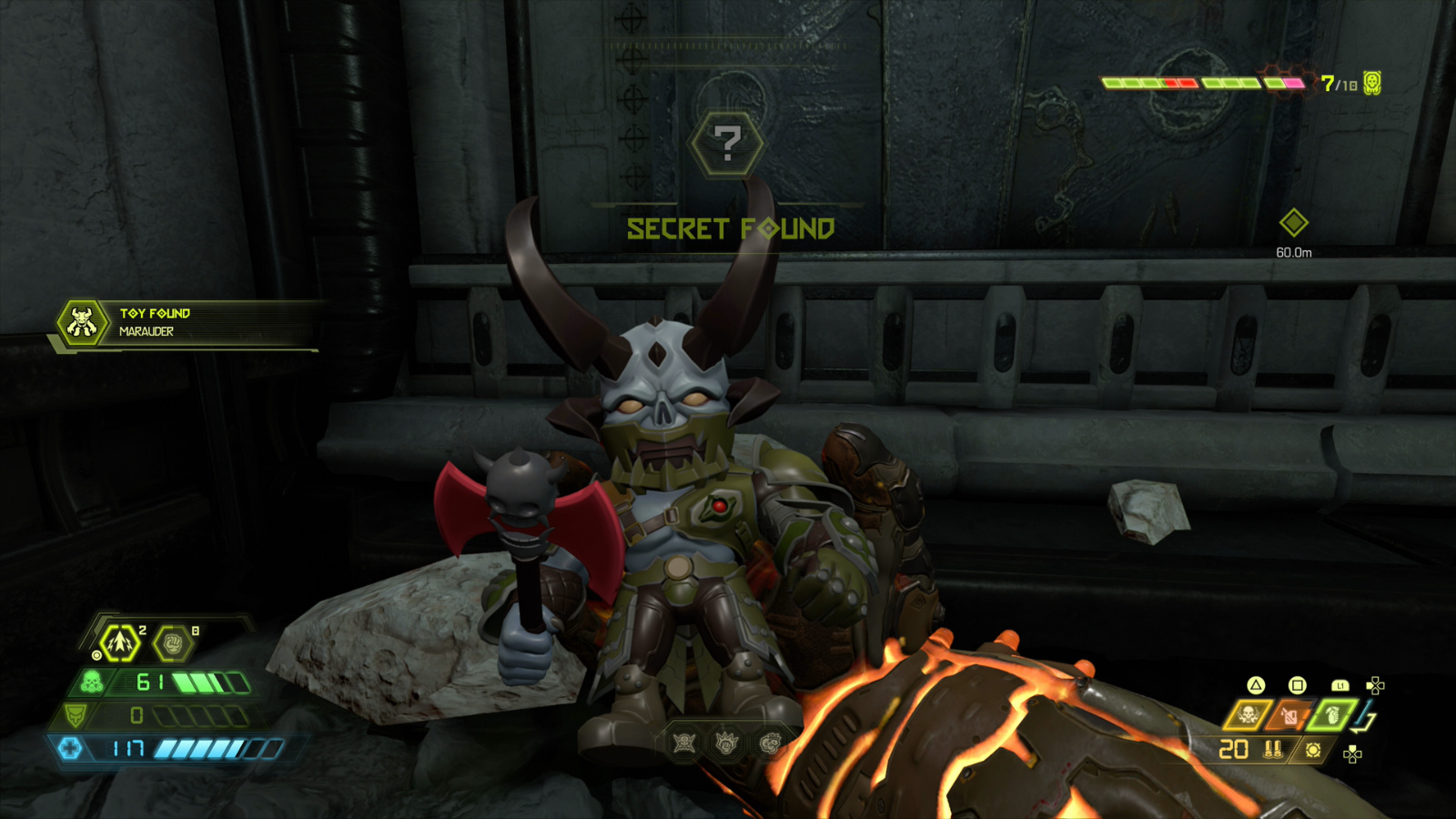Image resolution: width=1456 pixels, height=819 pixels.
Task: Click the weapon mod arrow hexagon showing 2
Action: click(x=120, y=643)
